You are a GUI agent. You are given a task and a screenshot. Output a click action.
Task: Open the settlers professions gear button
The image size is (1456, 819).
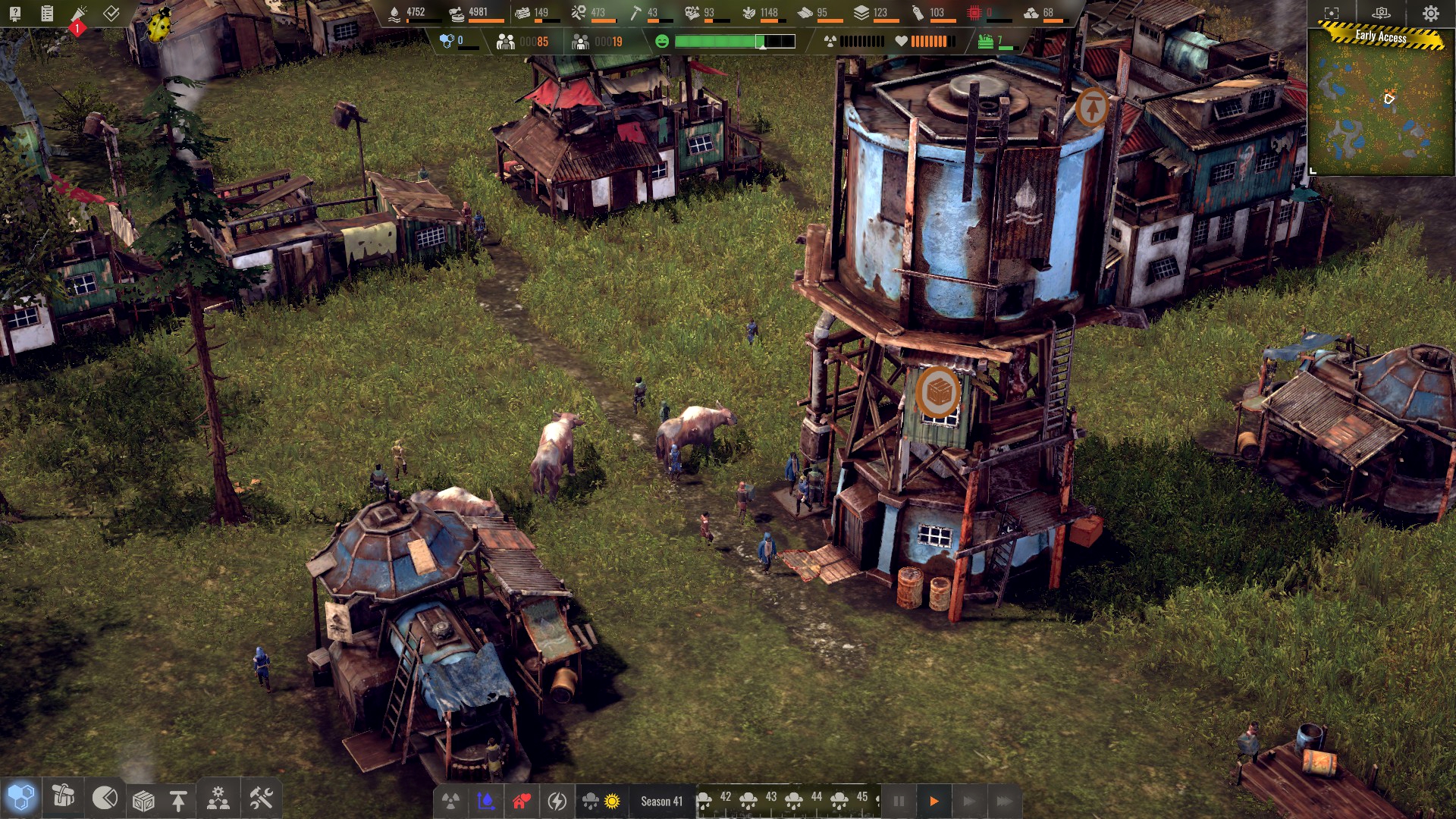point(218,799)
